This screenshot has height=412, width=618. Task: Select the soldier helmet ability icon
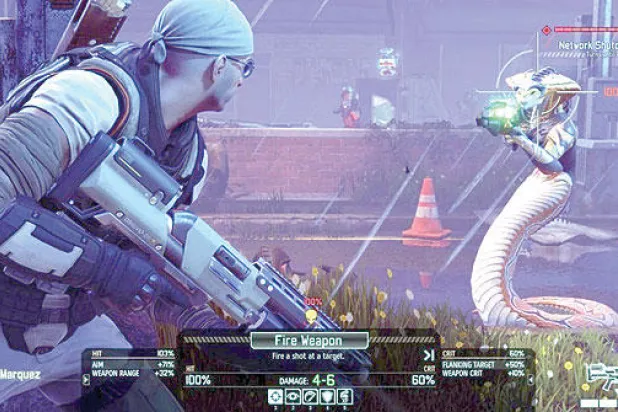[344, 397]
